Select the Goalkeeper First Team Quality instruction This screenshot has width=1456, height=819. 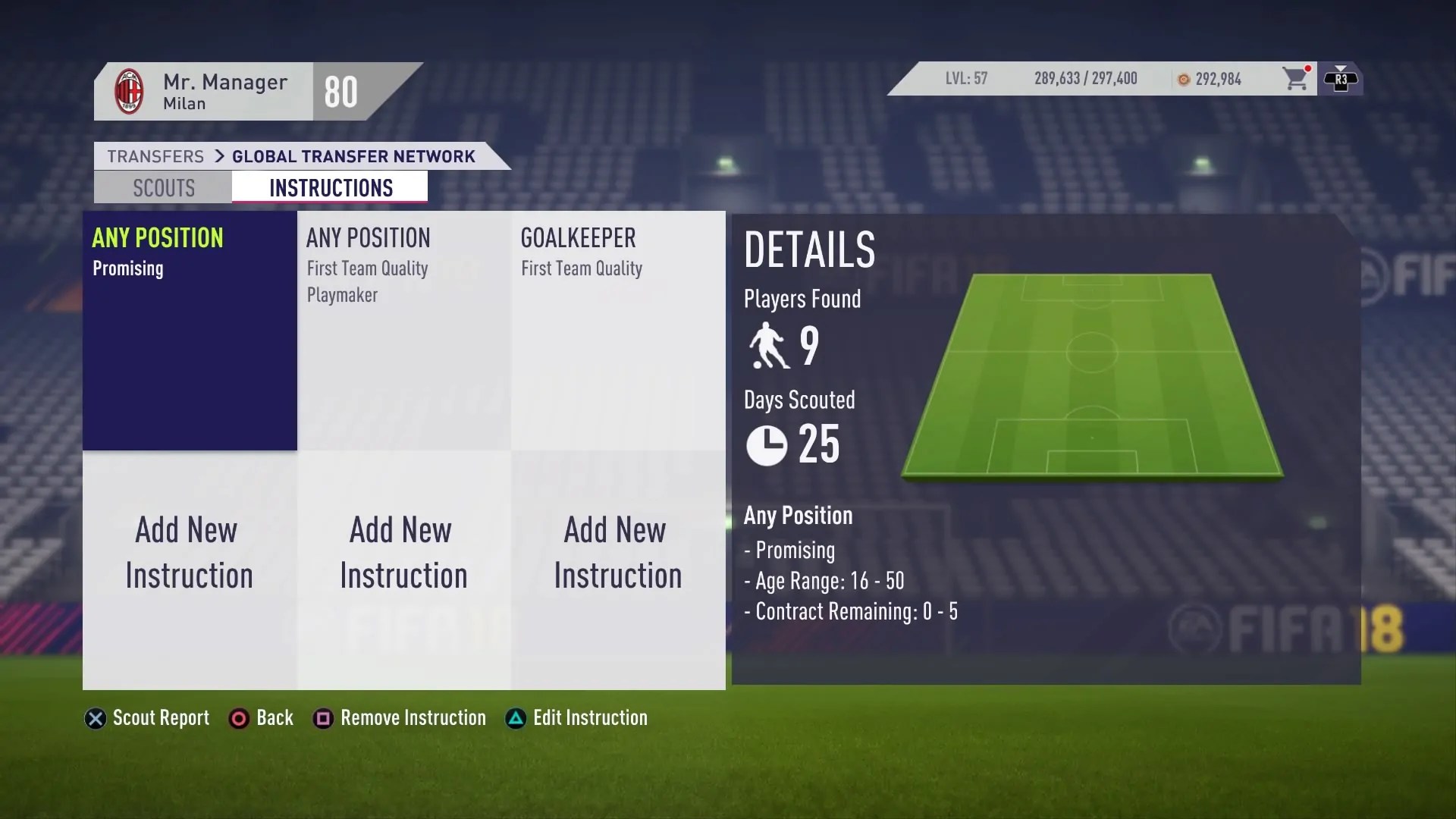click(617, 330)
